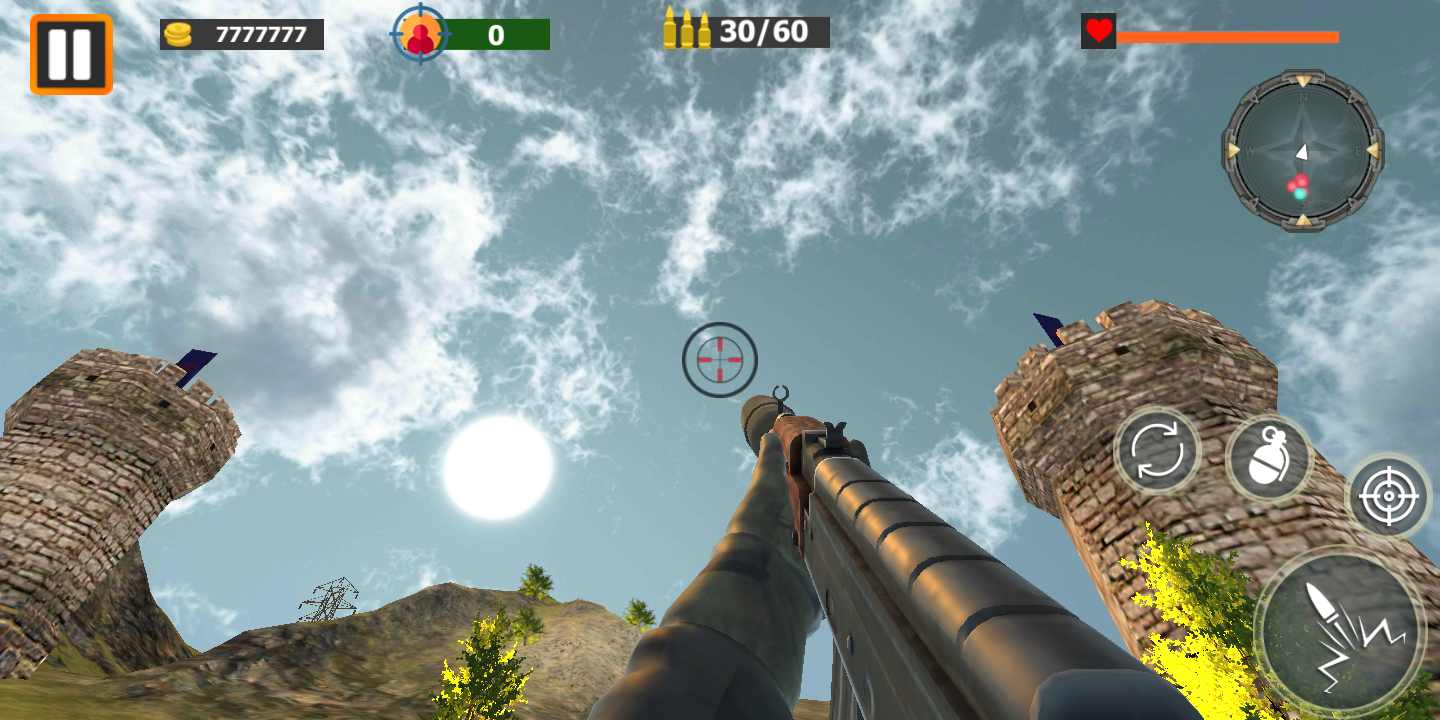The image size is (1440, 720).
Task: Toggle aim with the scope crosshair button
Action: coord(1388,496)
